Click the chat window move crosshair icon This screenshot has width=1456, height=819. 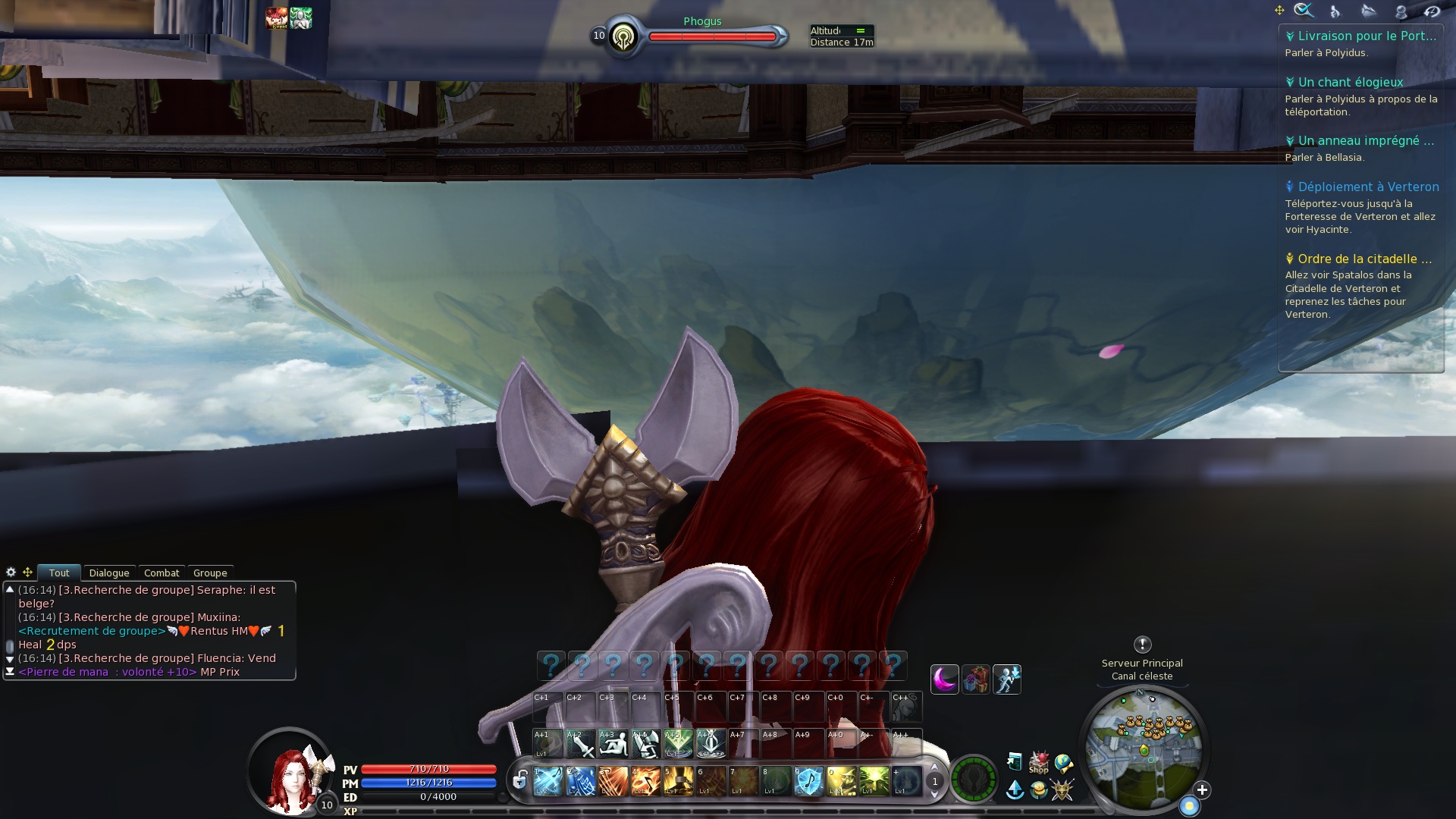pos(27,571)
